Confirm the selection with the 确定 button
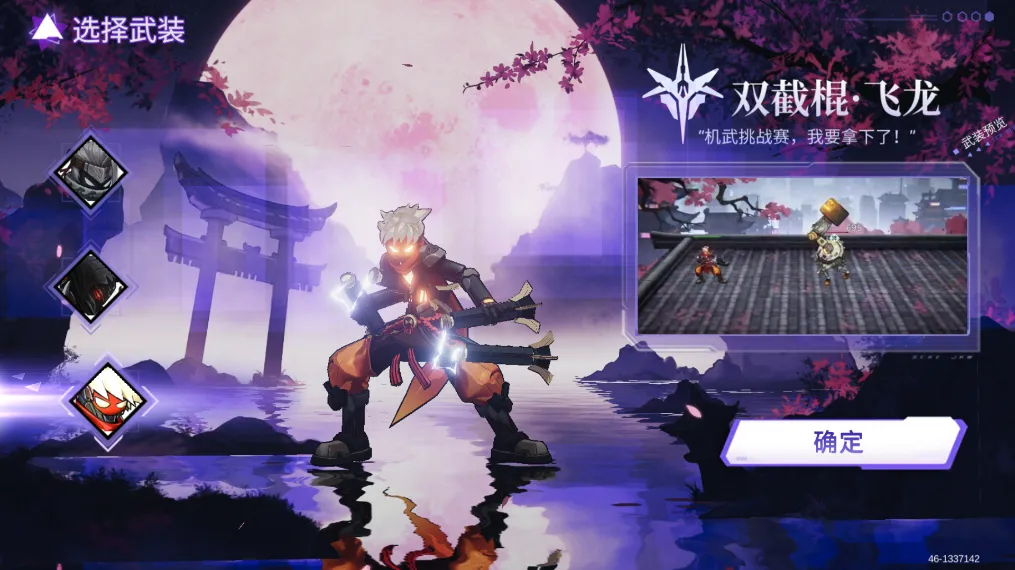1015x570 pixels. [843, 442]
